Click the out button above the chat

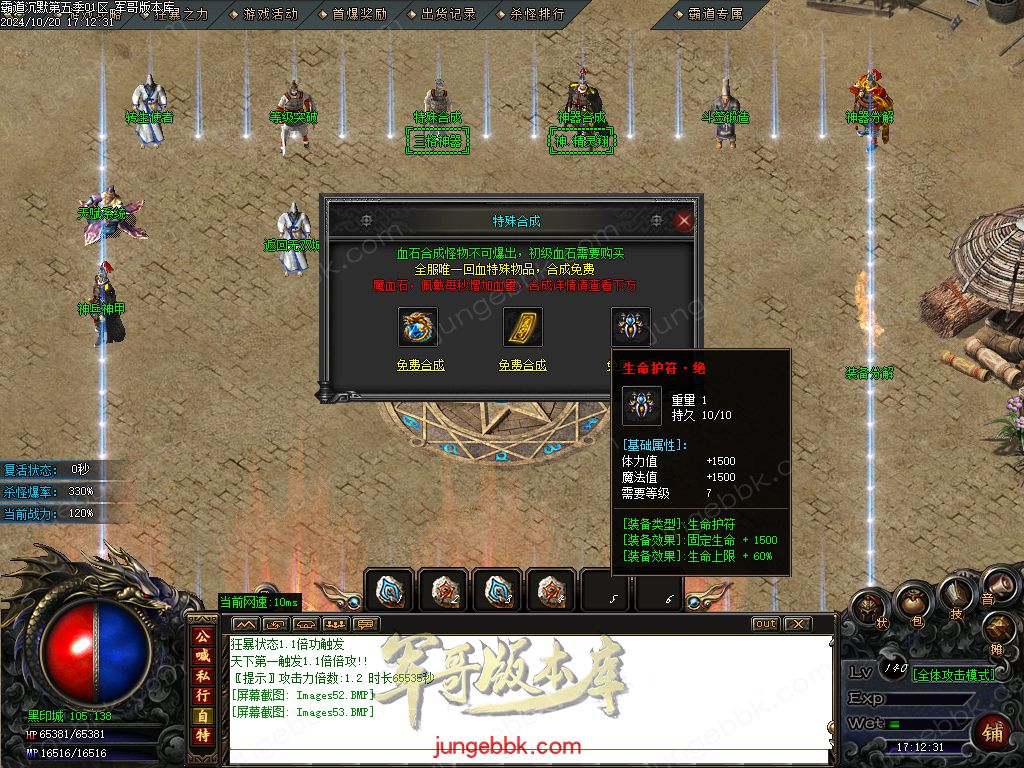click(765, 624)
